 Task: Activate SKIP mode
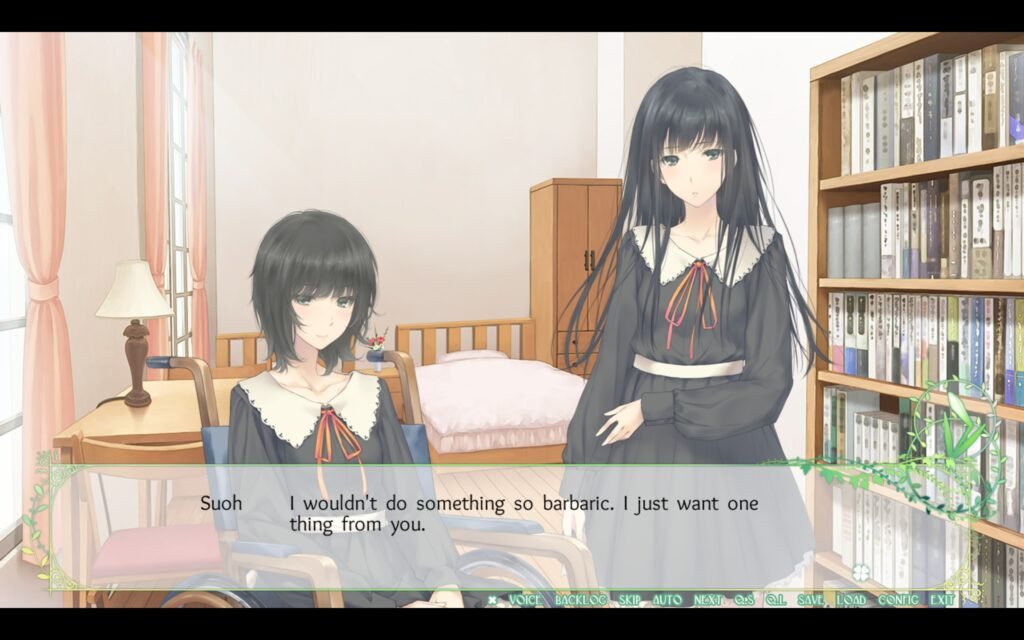629,600
